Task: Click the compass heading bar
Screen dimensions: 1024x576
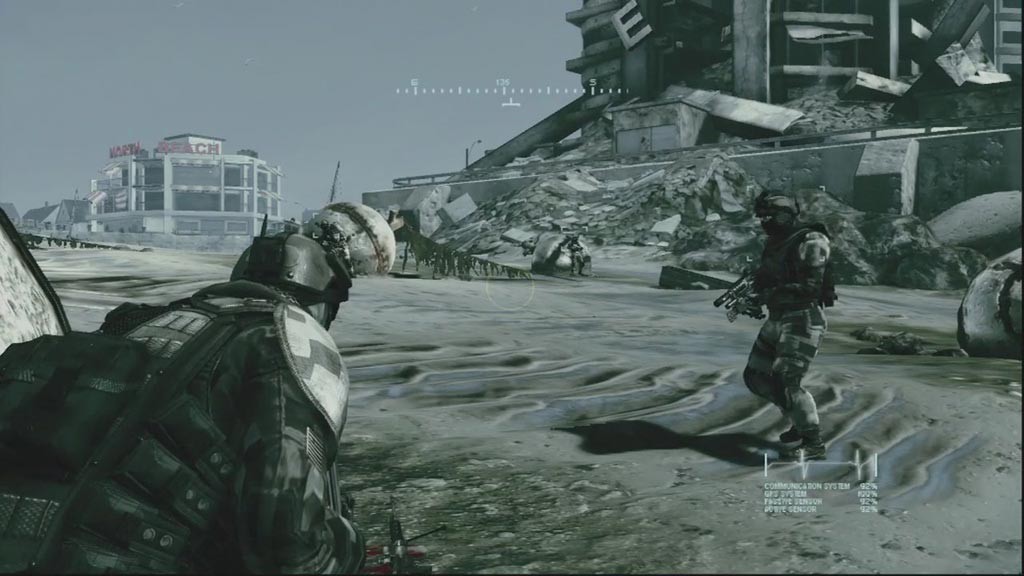Action: 511,90
